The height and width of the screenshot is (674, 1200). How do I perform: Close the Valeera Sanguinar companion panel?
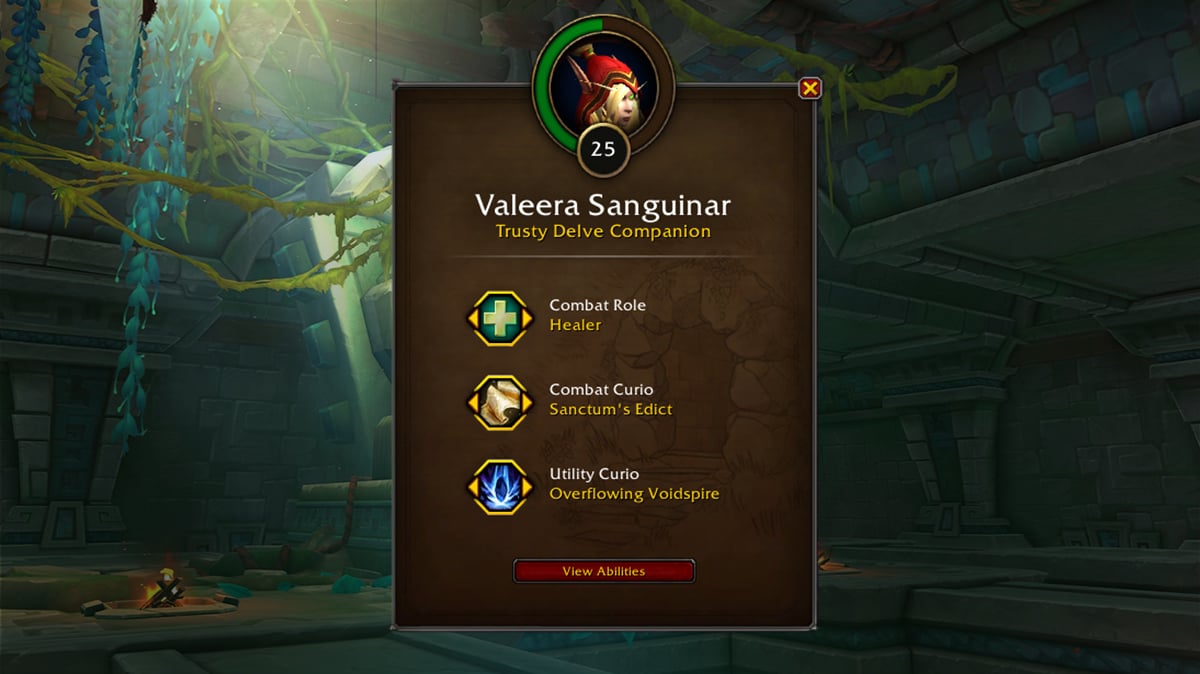coord(810,89)
